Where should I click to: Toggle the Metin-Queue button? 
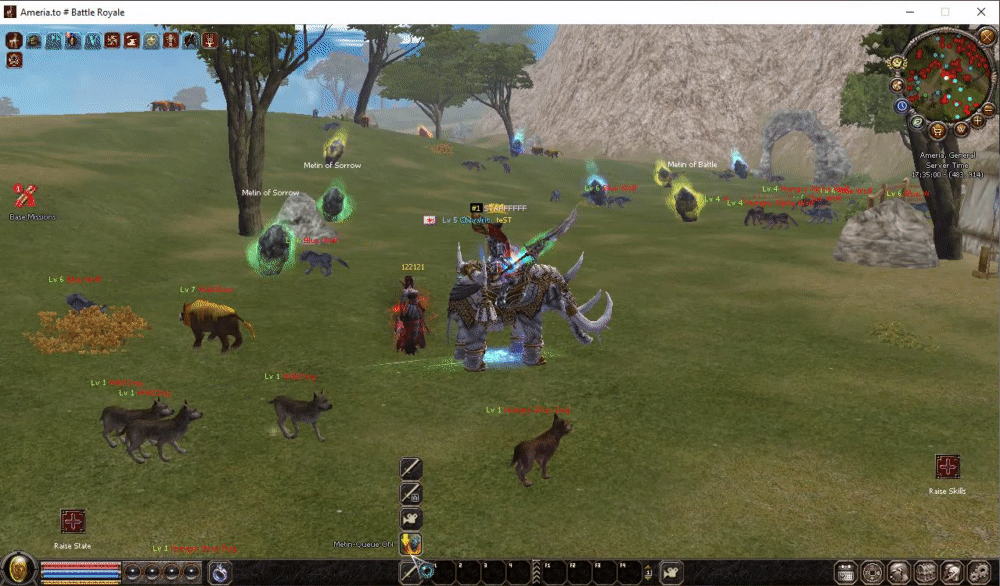point(411,544)
